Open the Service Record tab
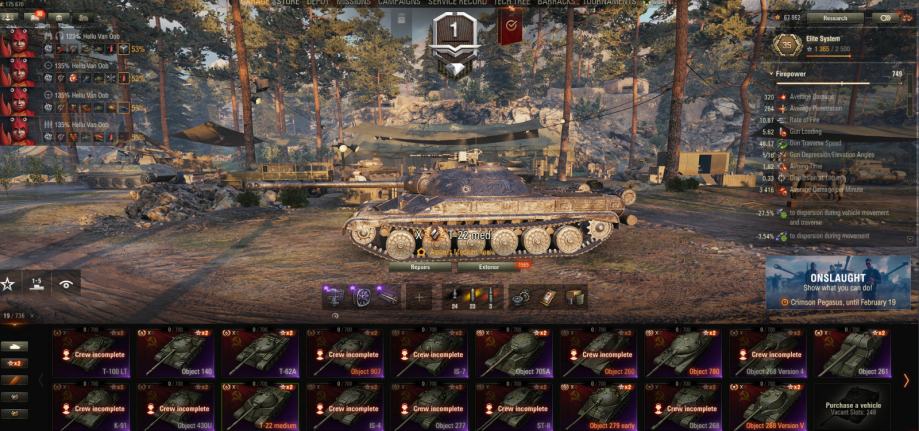The width and height of the screenshot is (919, 431). [455, 3]
